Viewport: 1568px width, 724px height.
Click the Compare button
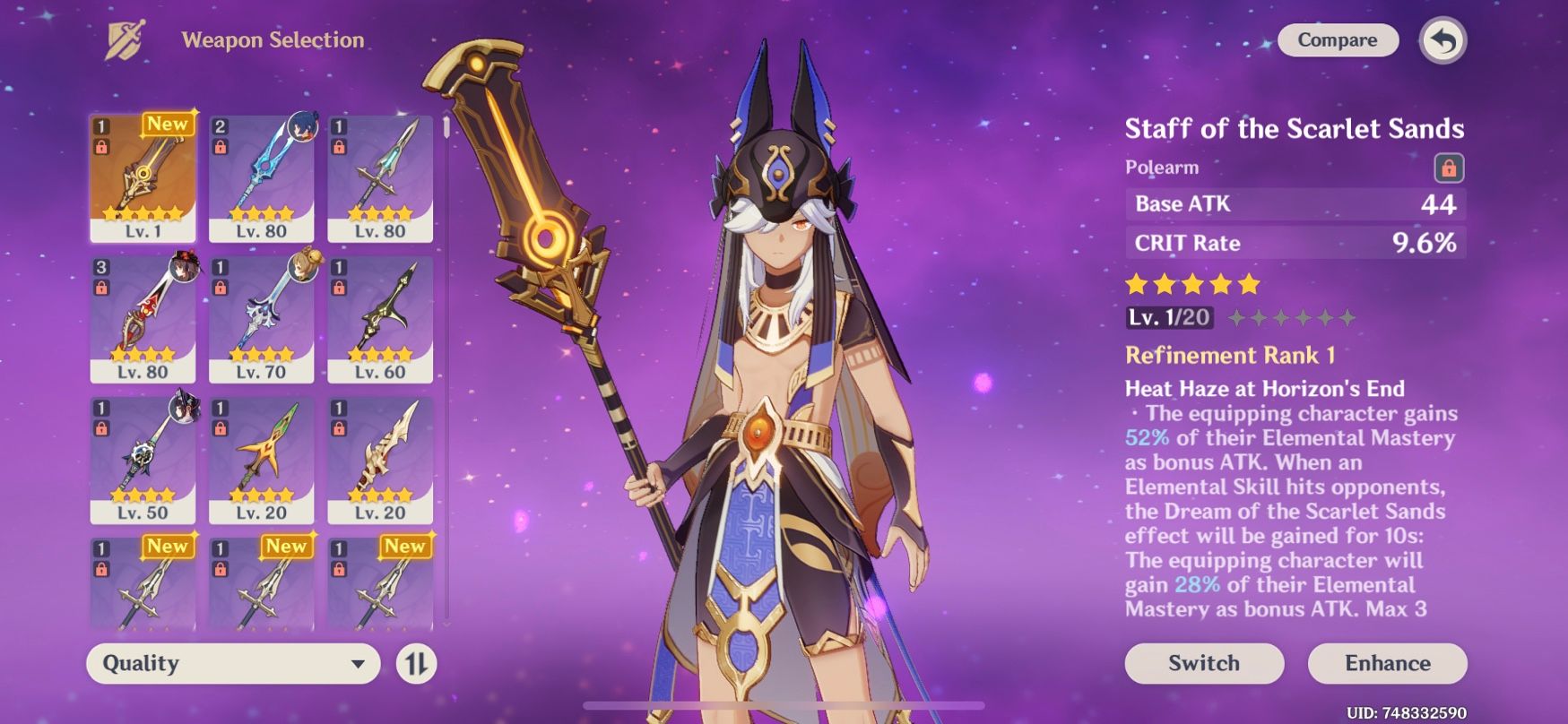click(1338, 40)
